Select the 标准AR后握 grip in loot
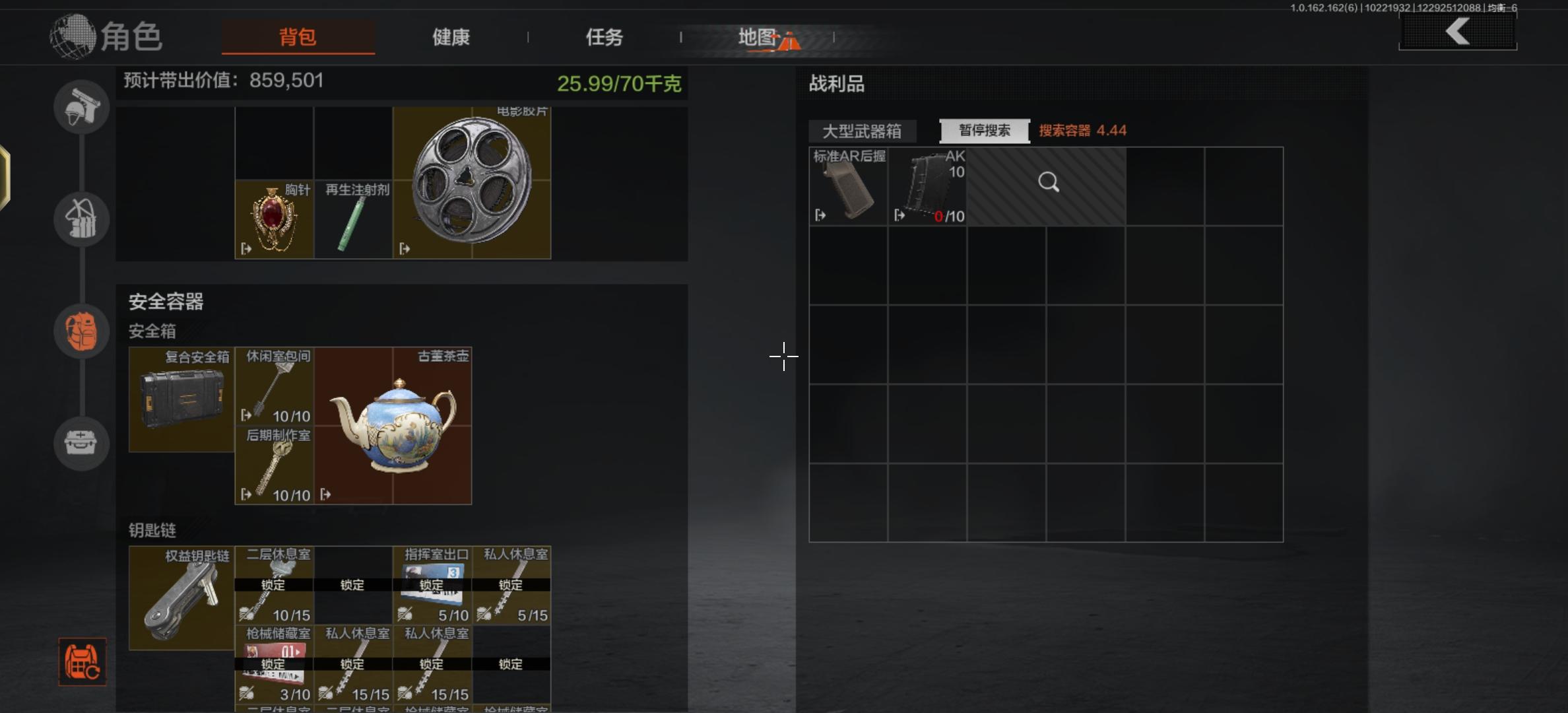 point(848,186)
